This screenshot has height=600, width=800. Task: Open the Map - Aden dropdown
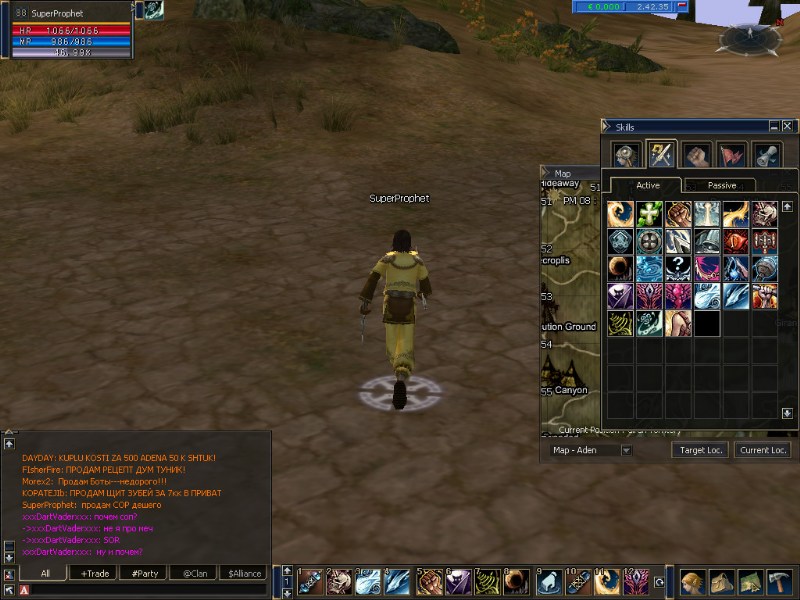pos(626,450)
